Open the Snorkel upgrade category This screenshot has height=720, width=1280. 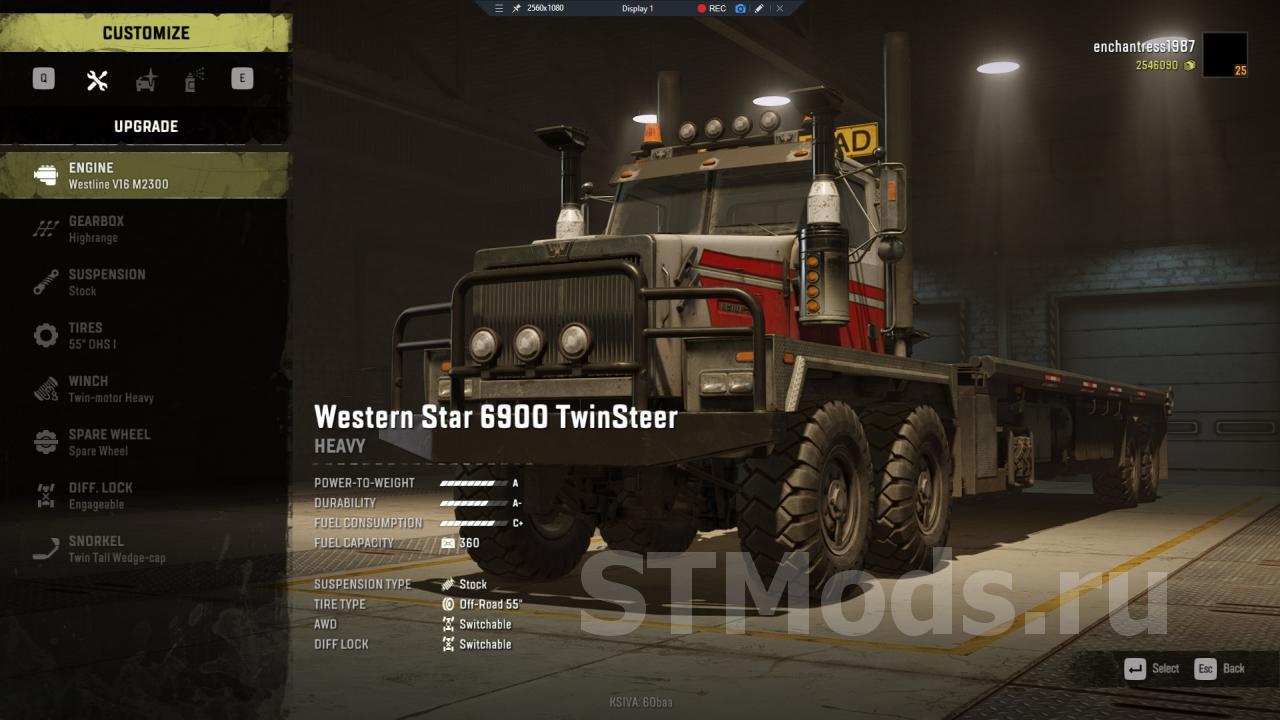pyautogui.click(x=145, y=549)
